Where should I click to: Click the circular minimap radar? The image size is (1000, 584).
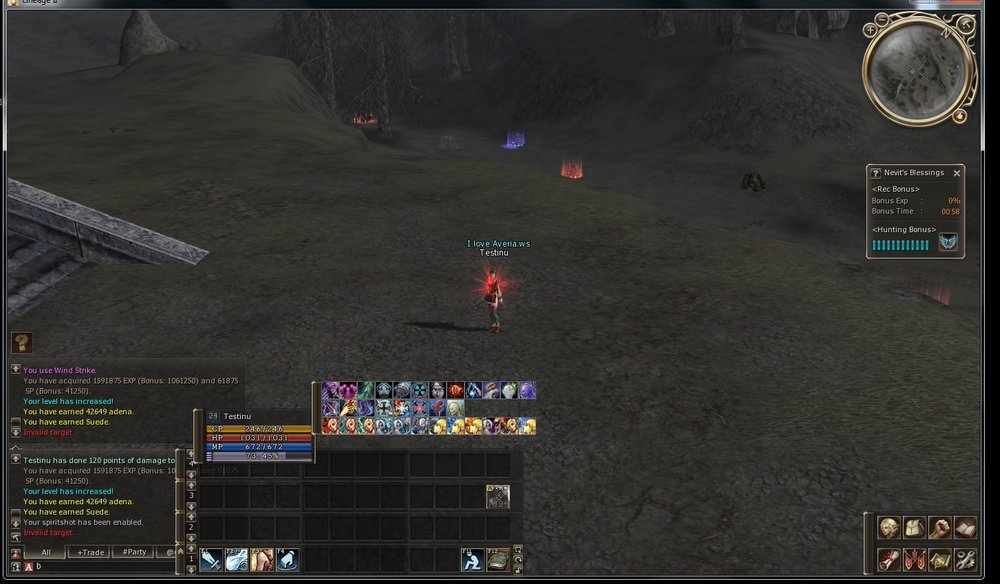918,69
